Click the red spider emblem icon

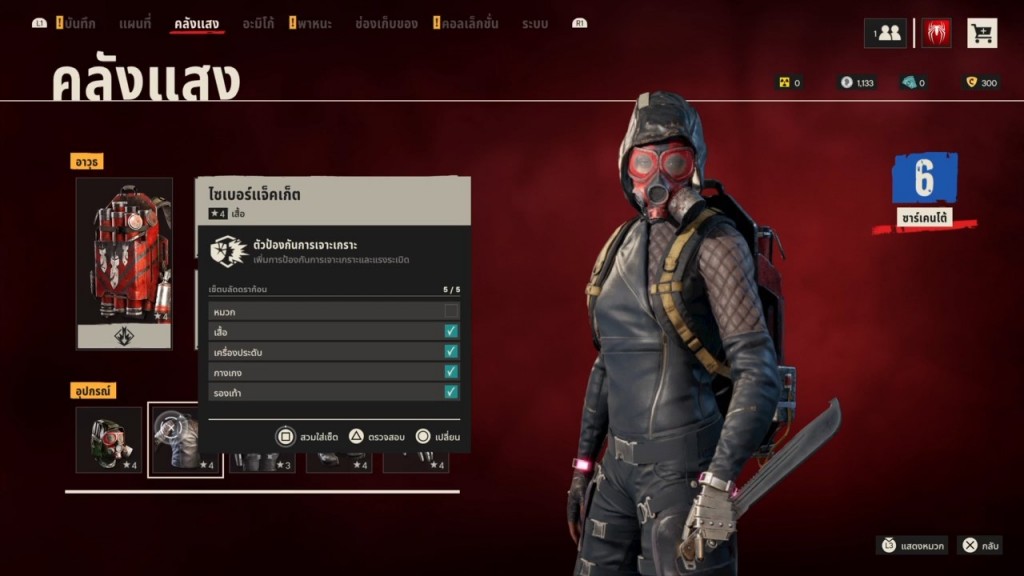937,33
